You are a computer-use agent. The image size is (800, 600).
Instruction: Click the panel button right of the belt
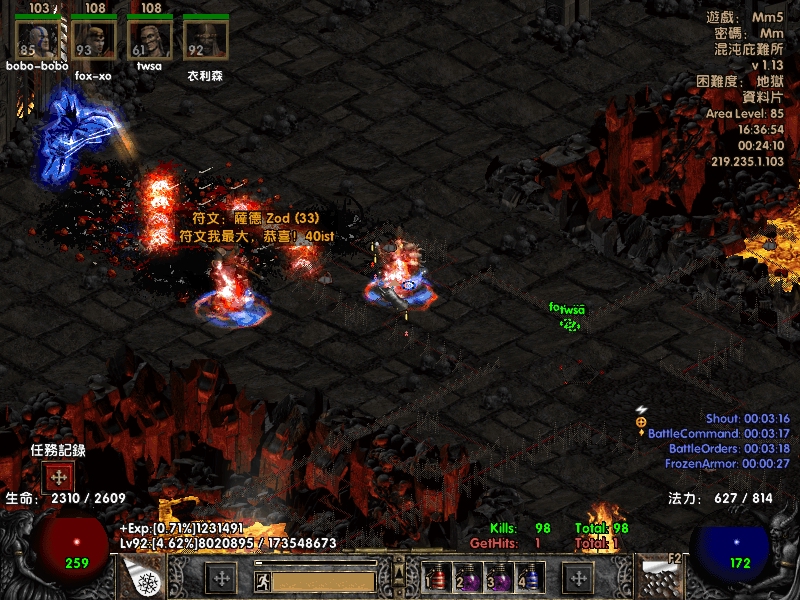click(579, 577)
